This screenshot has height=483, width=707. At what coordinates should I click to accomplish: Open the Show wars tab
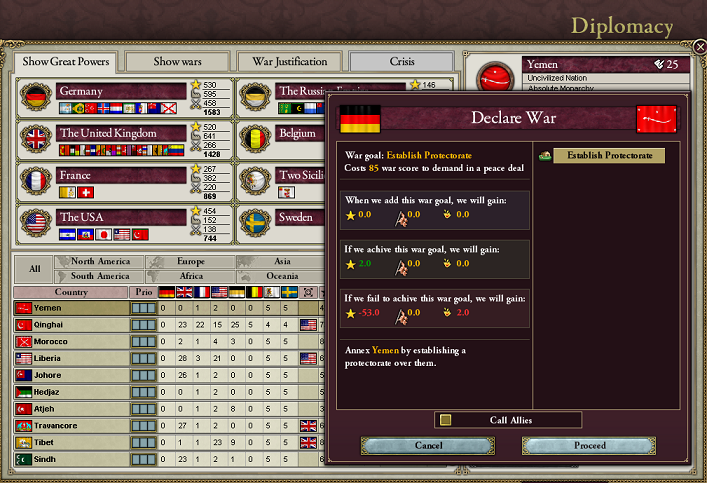pyautogui.click(x=179, y=62)
